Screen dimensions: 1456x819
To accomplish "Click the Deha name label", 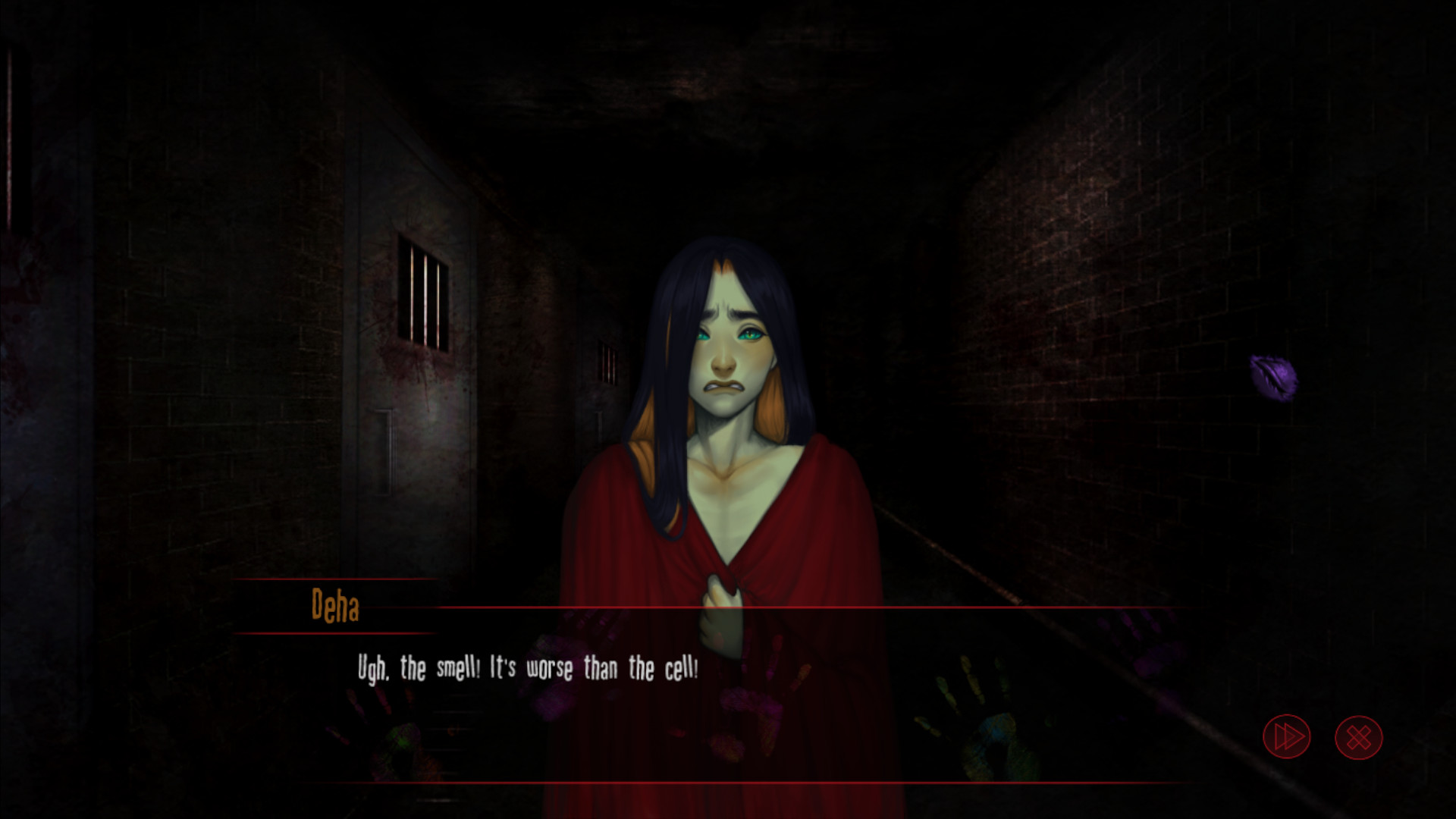I will tap(337, 604).
